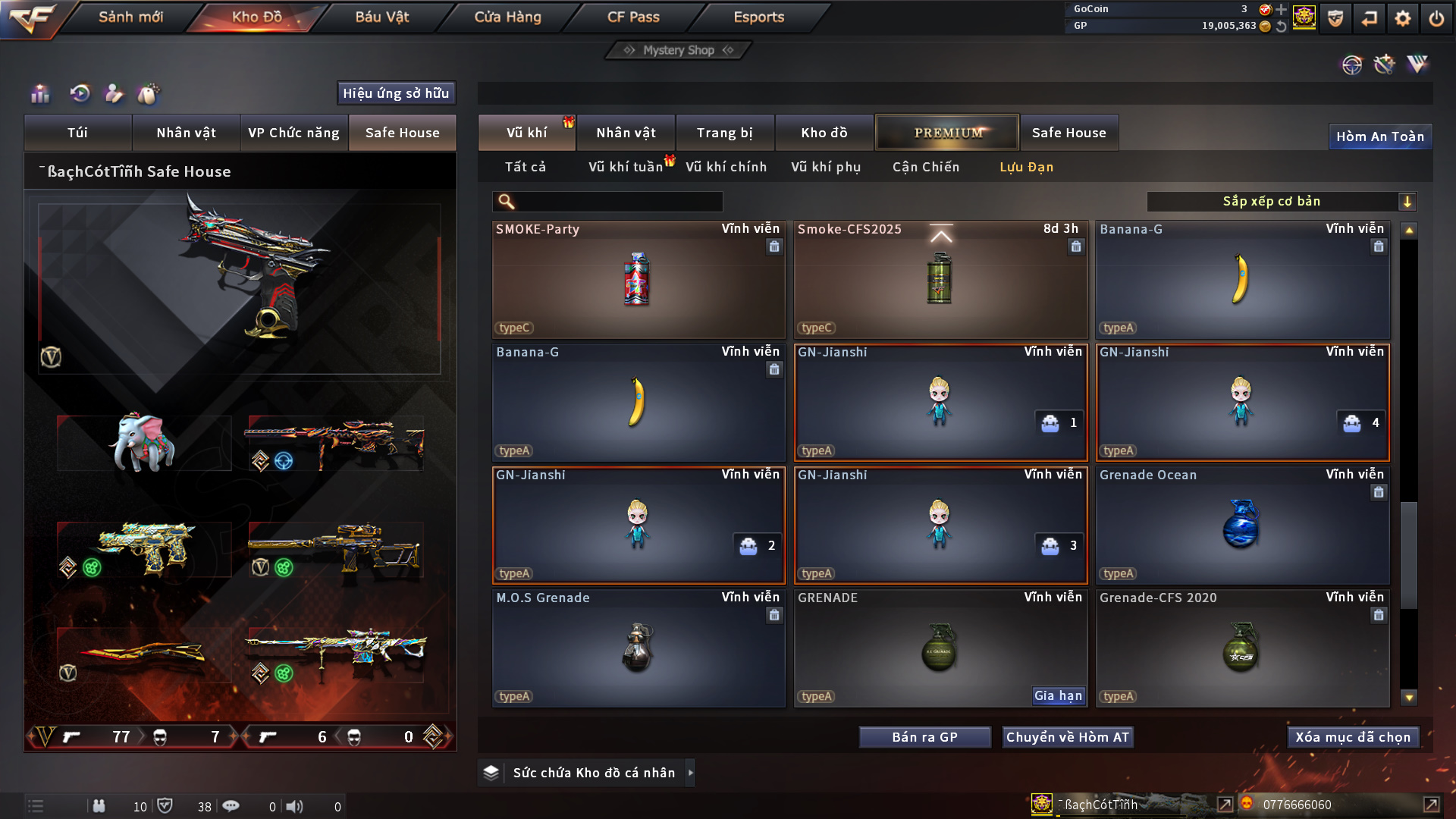Click Gia hạn on the GRENADE item
Viewport: 1456px width, 819px height.
click(x=1058, y=695)
